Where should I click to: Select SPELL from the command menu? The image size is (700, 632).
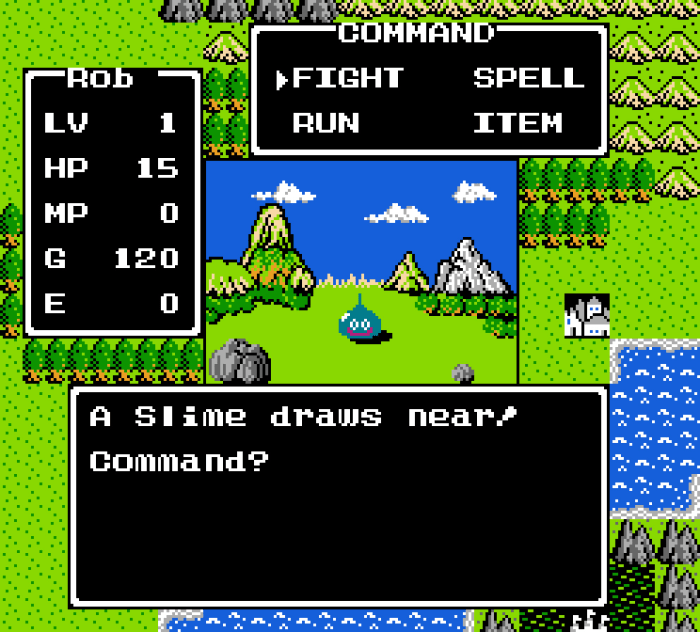[x=528, y=78]
